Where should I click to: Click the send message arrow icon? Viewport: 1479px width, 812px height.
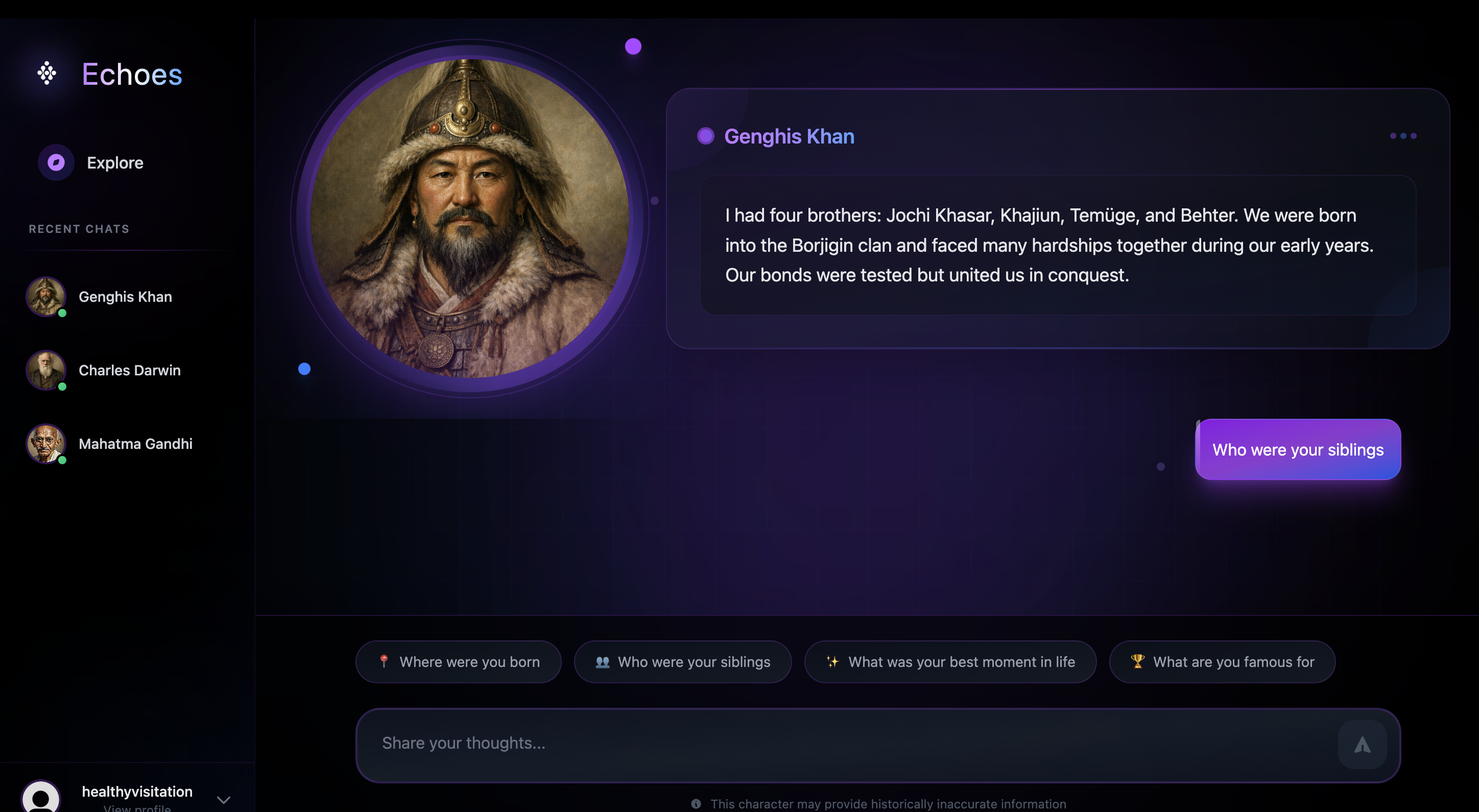pos(1363,745)
